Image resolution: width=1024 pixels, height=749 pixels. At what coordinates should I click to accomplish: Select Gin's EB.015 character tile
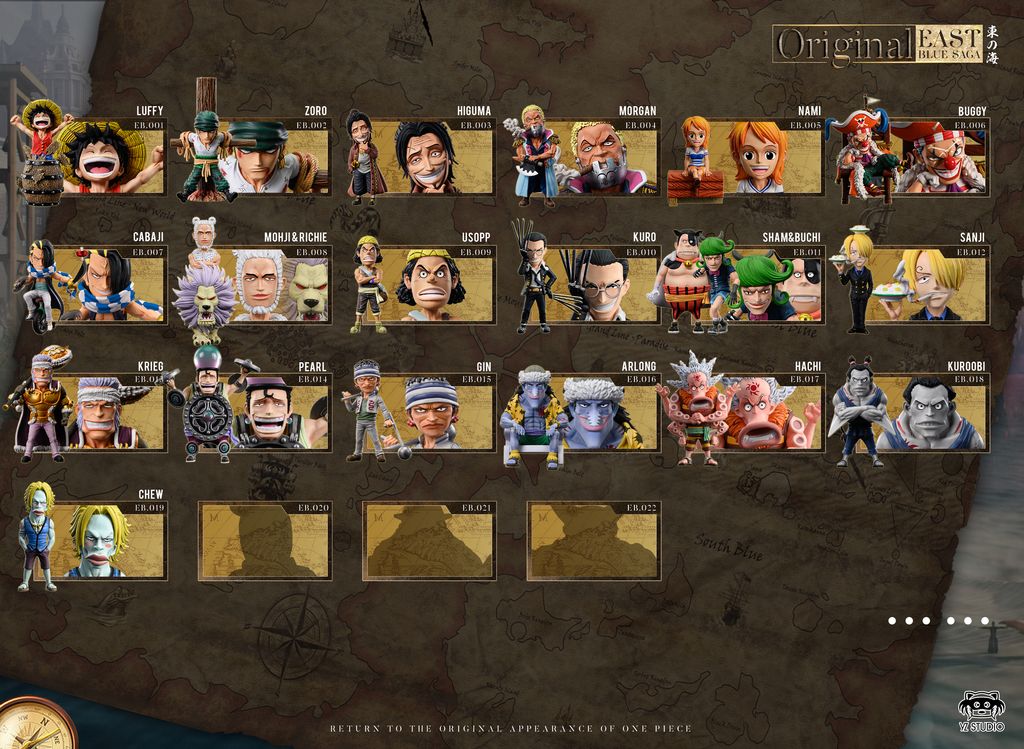pos(428,412)
